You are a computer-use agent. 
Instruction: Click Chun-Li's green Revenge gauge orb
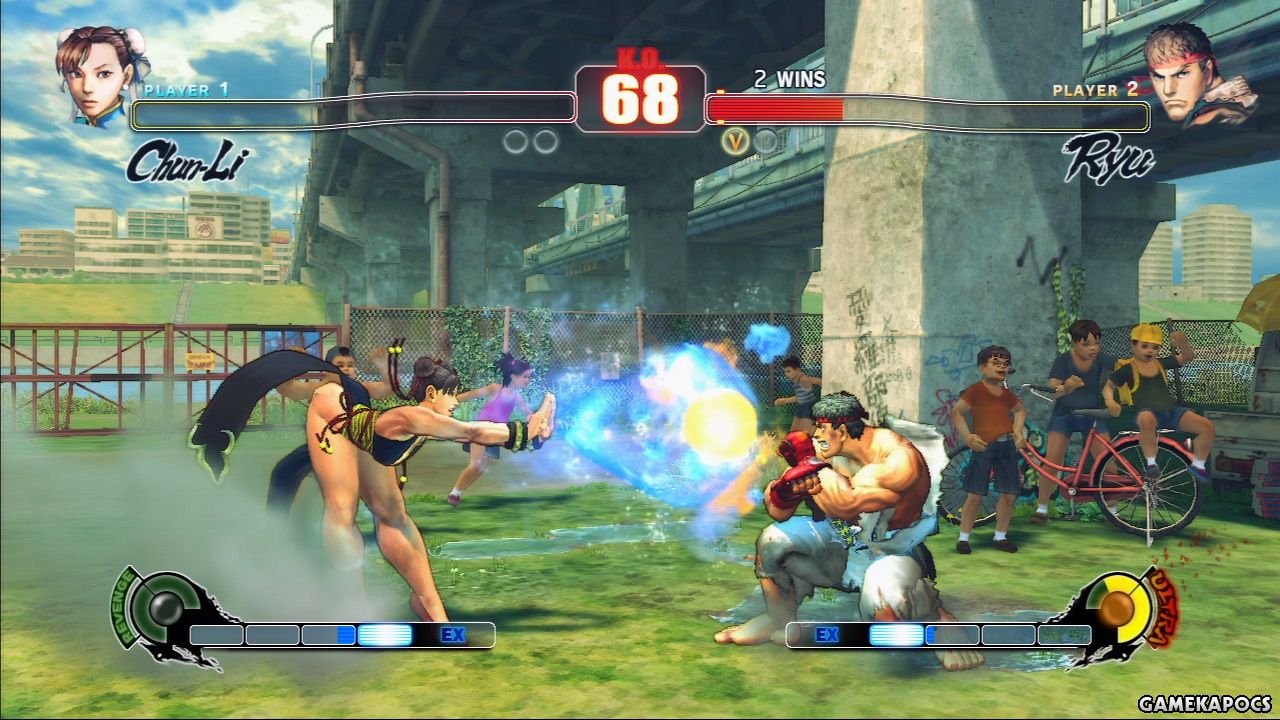click(x=160, y=608)
